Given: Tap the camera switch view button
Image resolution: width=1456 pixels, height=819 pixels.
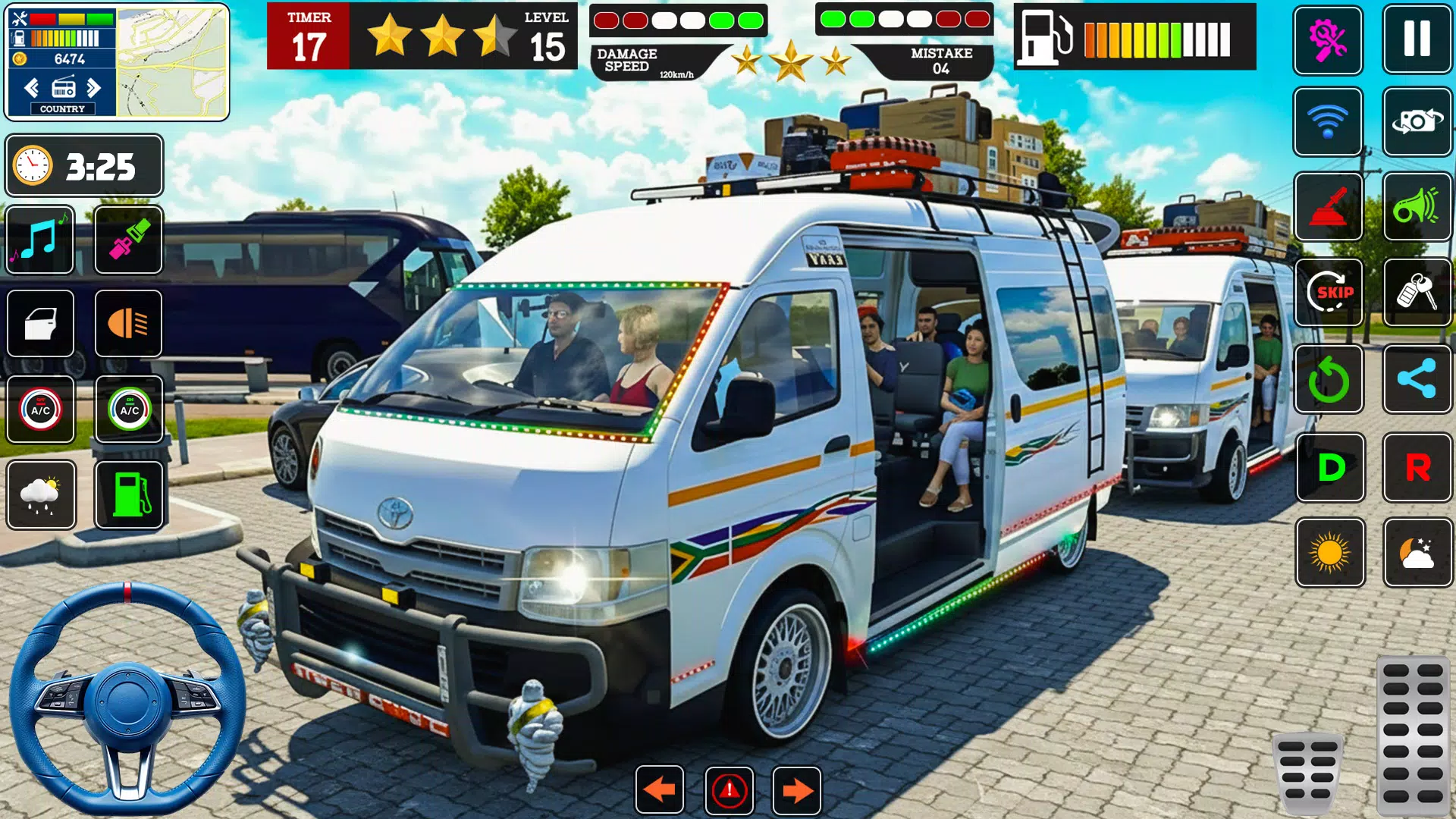Looking at the screenshot, I should pos(1417,121).
